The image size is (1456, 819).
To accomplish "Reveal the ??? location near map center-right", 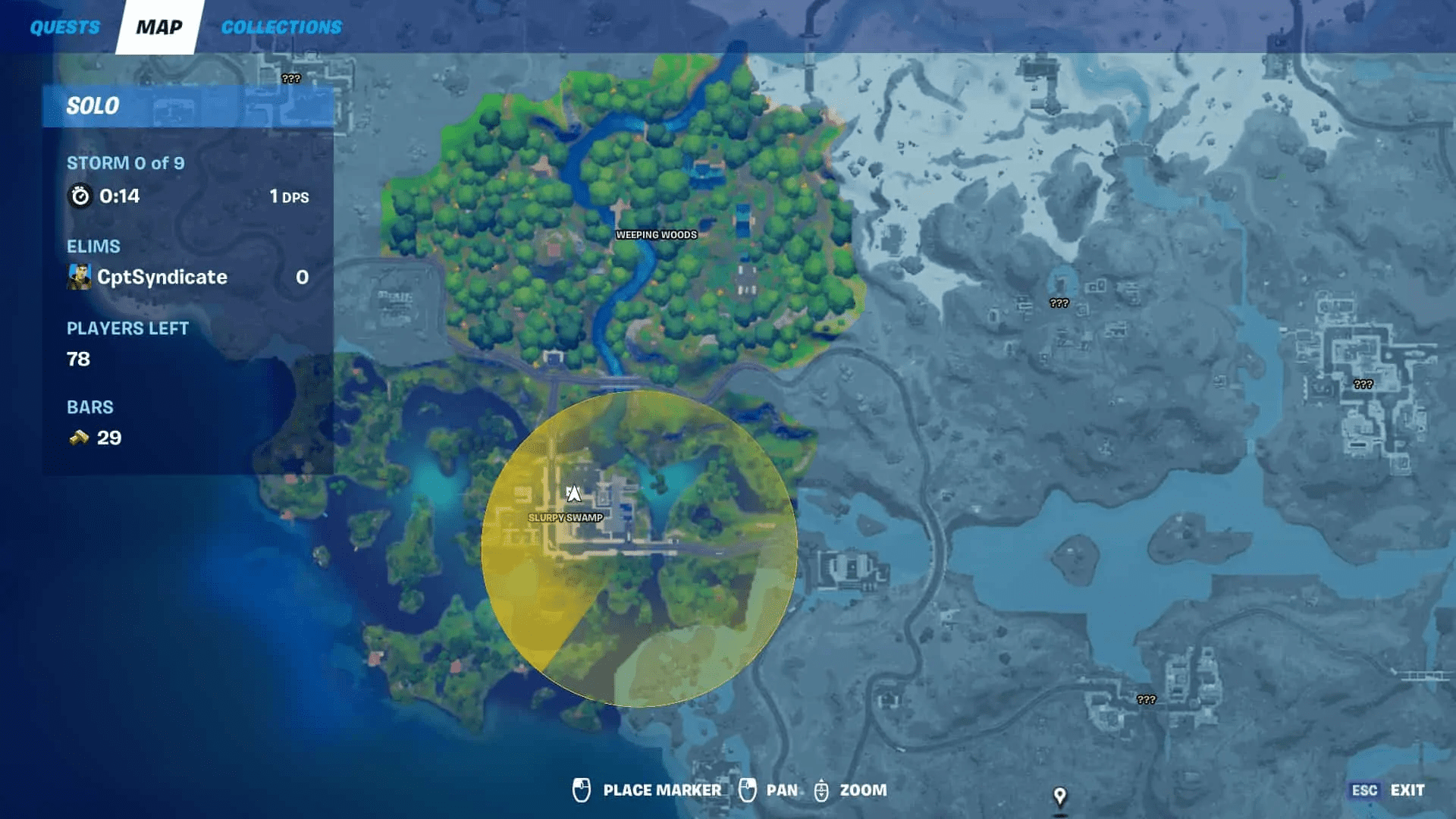I will point(1057,303).
